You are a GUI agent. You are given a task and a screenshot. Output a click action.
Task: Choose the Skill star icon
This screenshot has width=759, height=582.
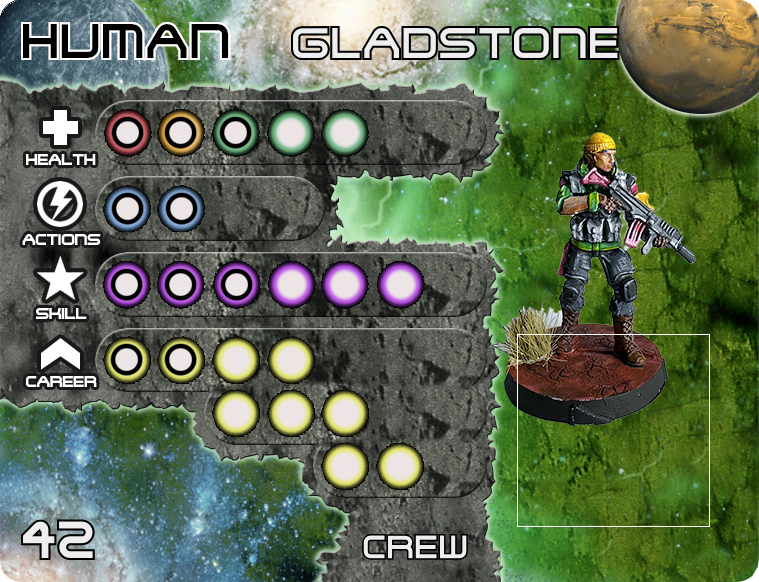[61, 281]
